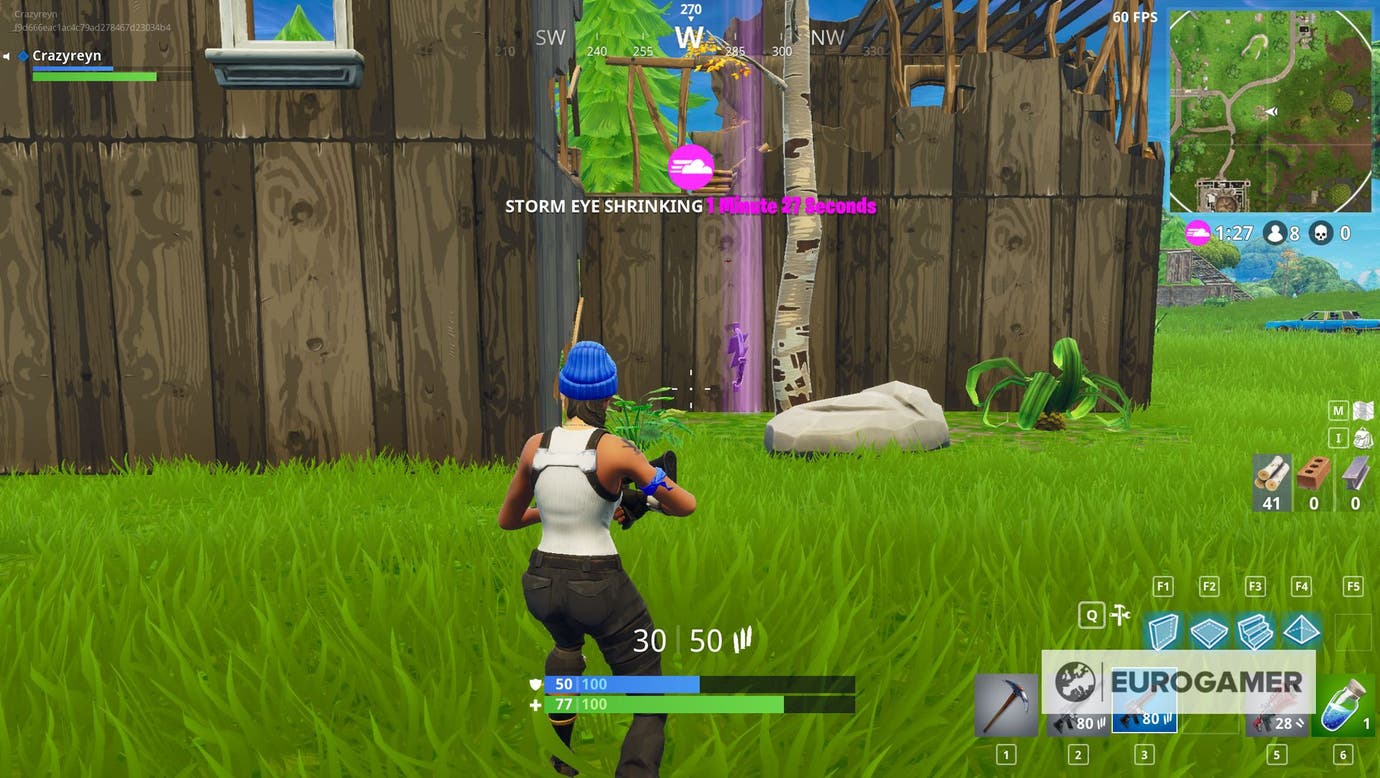Select the floor build piece
Screen dimensions: 1380x778
[1209, 632]
